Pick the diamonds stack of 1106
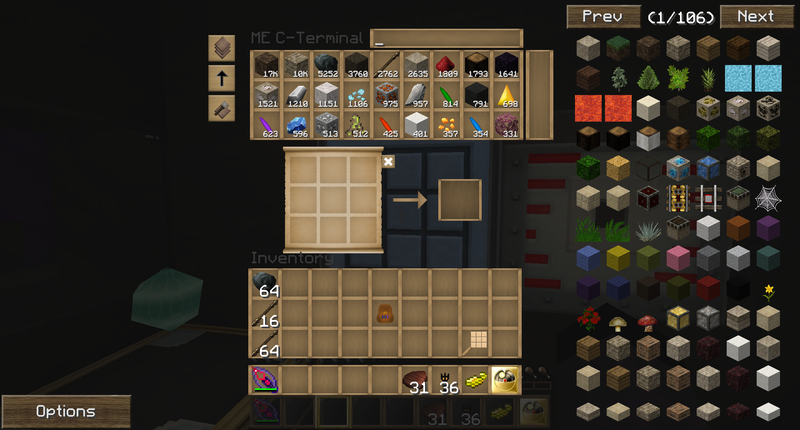 (x=357, y=96)
